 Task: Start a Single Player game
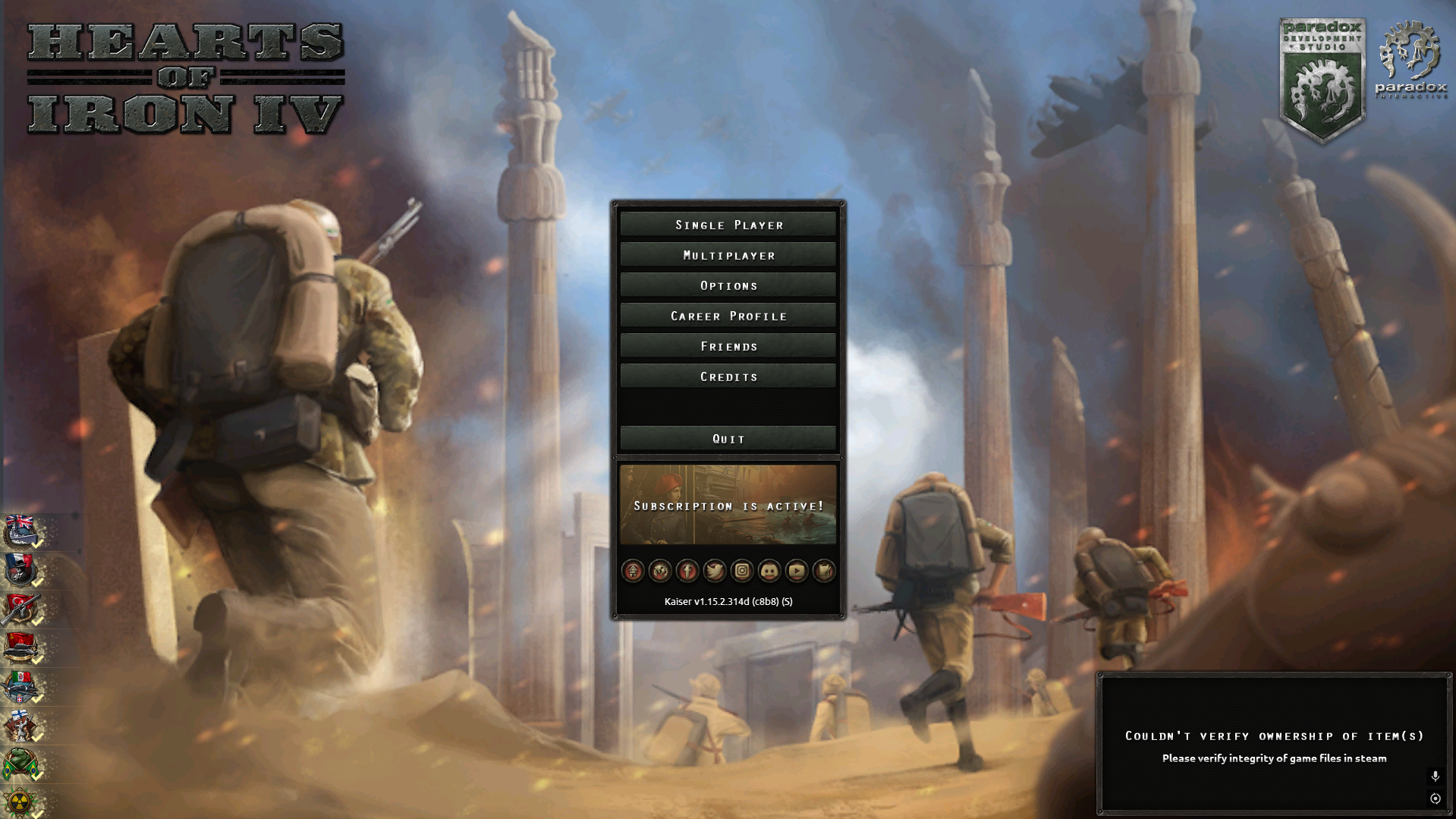point(728,225)
